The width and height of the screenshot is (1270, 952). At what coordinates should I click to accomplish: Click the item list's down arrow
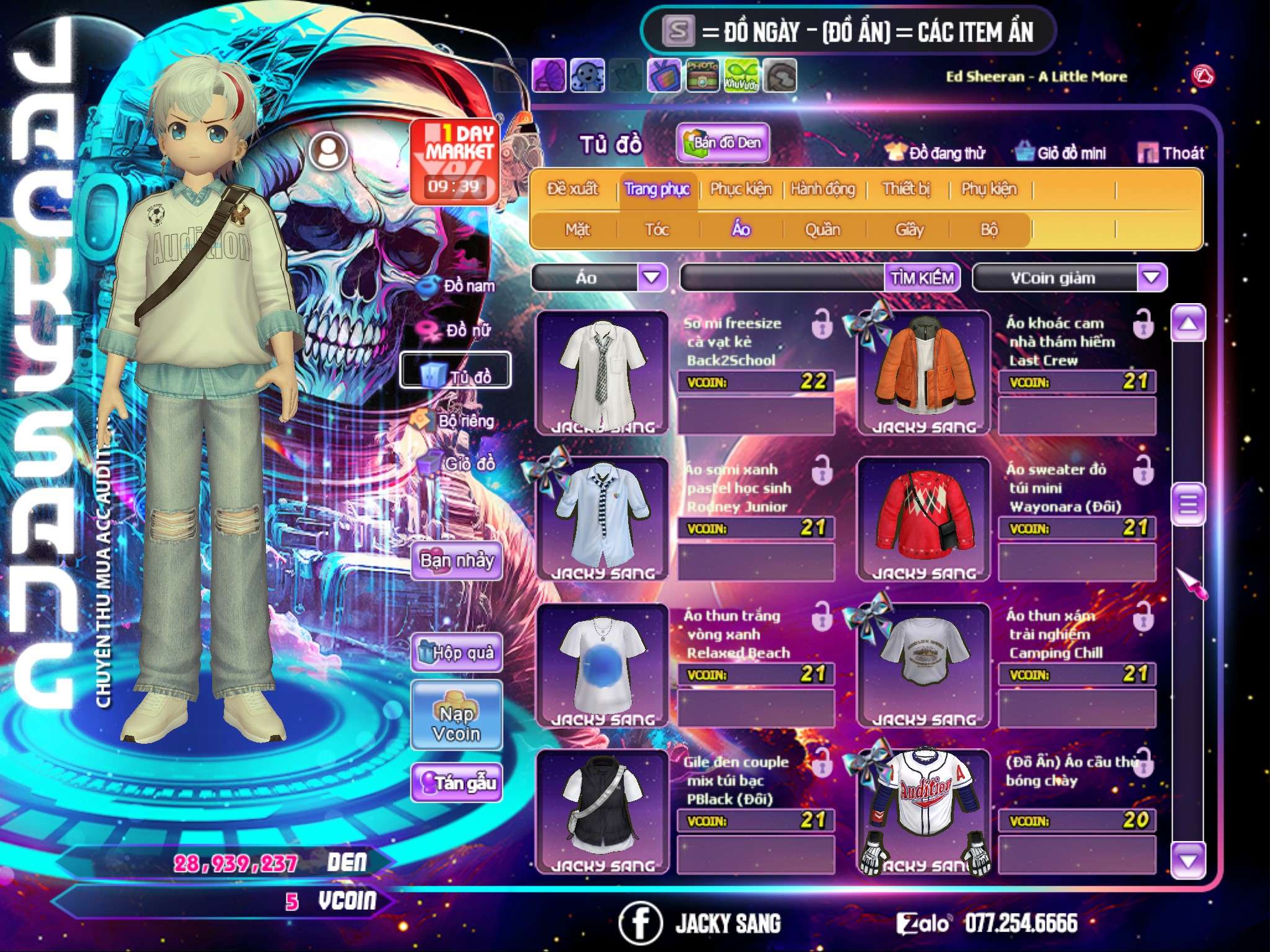point(1188,861)
